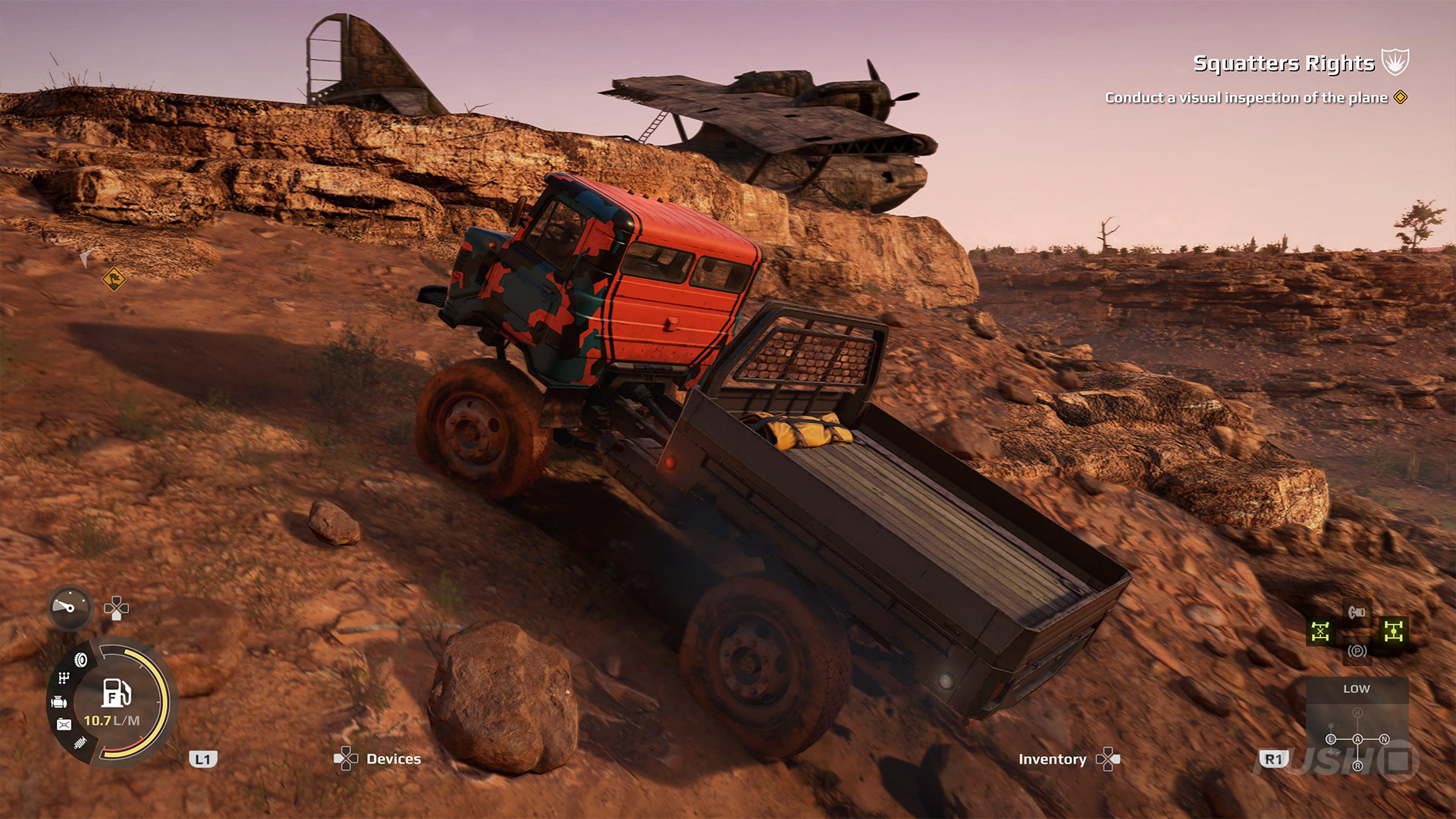Activate the winch icon
Viewport: 1456px width, 819px height.
(1357, 611)
